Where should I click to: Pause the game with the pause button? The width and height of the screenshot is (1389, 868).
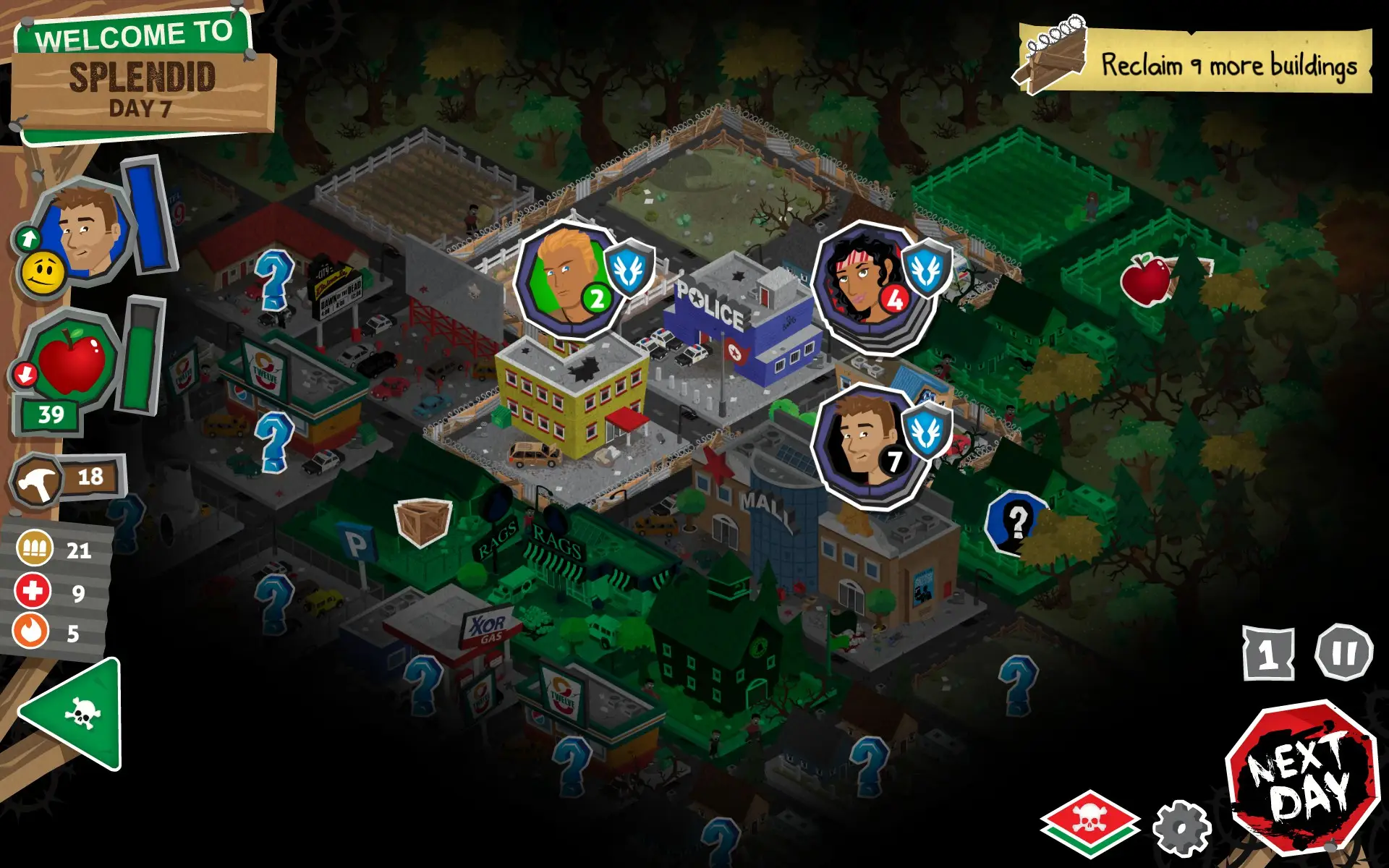pyautogui.click(x=1343, y=652)
